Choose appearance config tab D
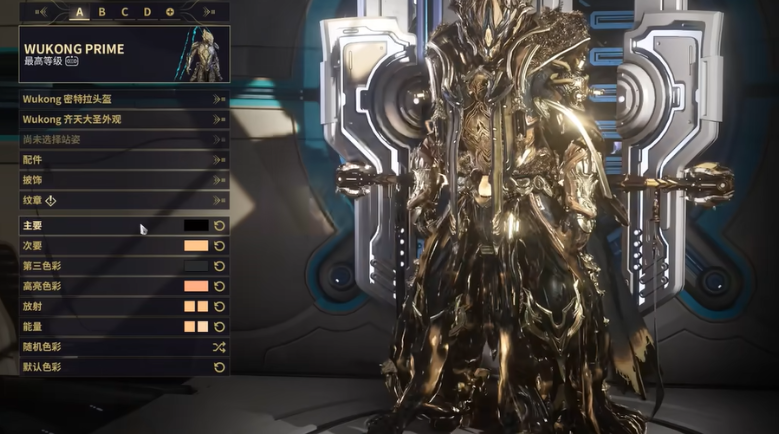The image size is (779, 434). tap(147, 12)
